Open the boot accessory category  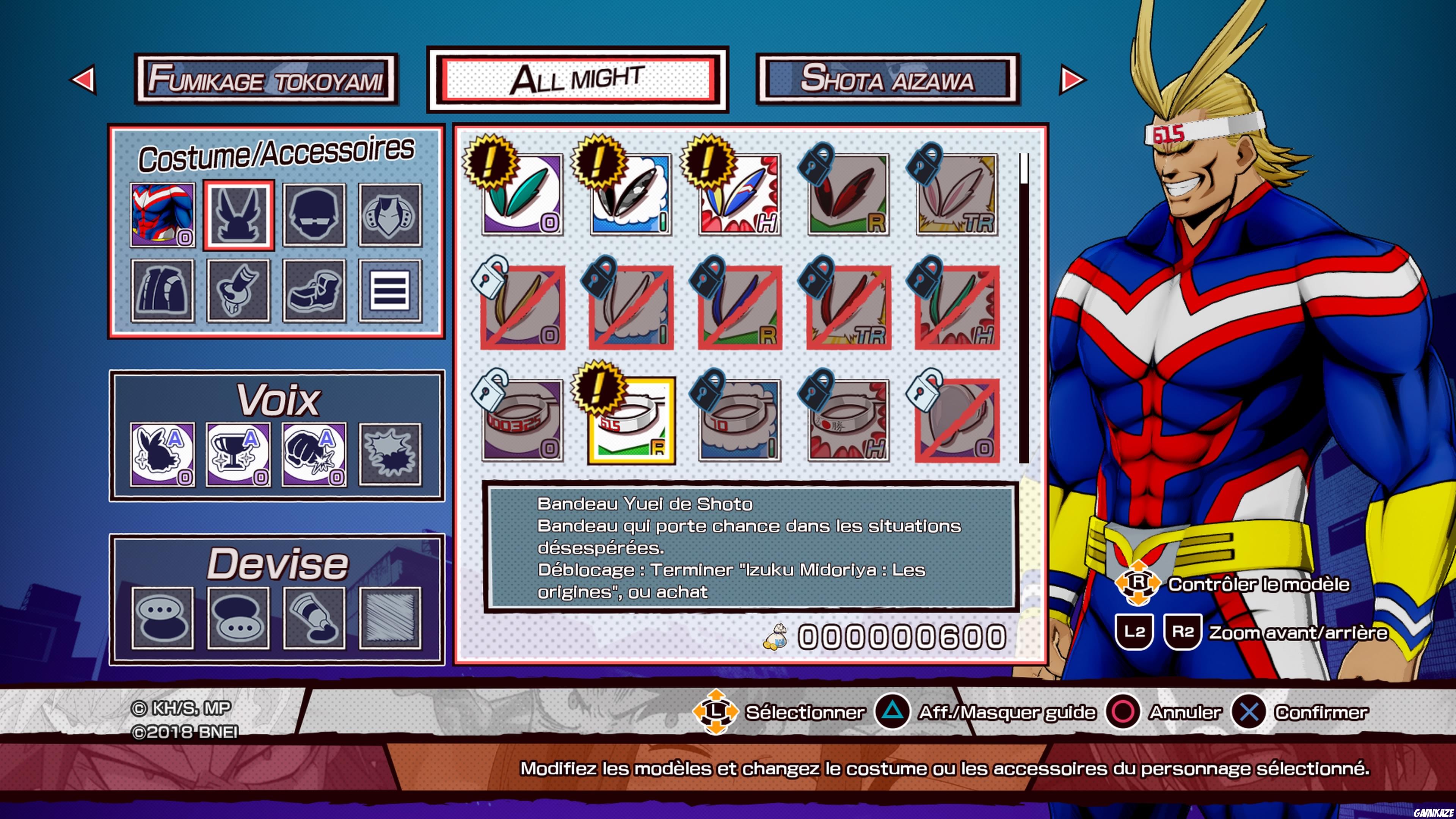[x=314, y=290]
